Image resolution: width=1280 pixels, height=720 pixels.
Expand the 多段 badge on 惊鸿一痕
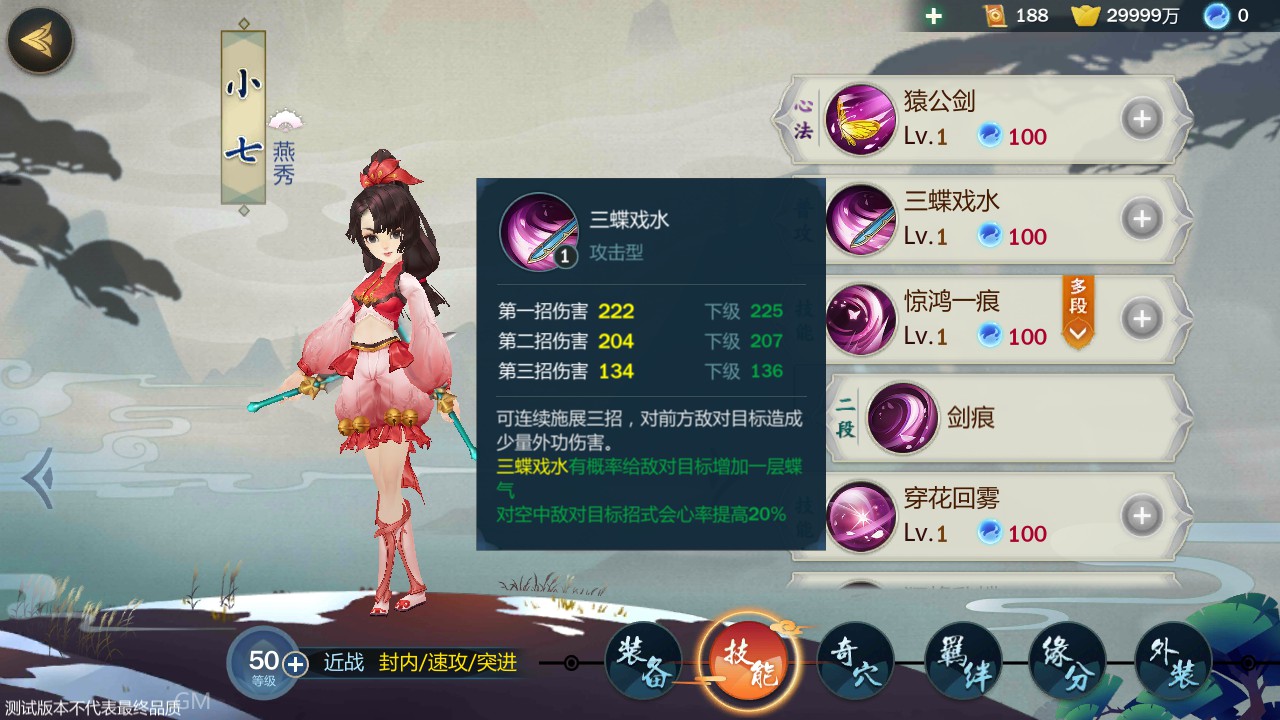coord(1075,315)
